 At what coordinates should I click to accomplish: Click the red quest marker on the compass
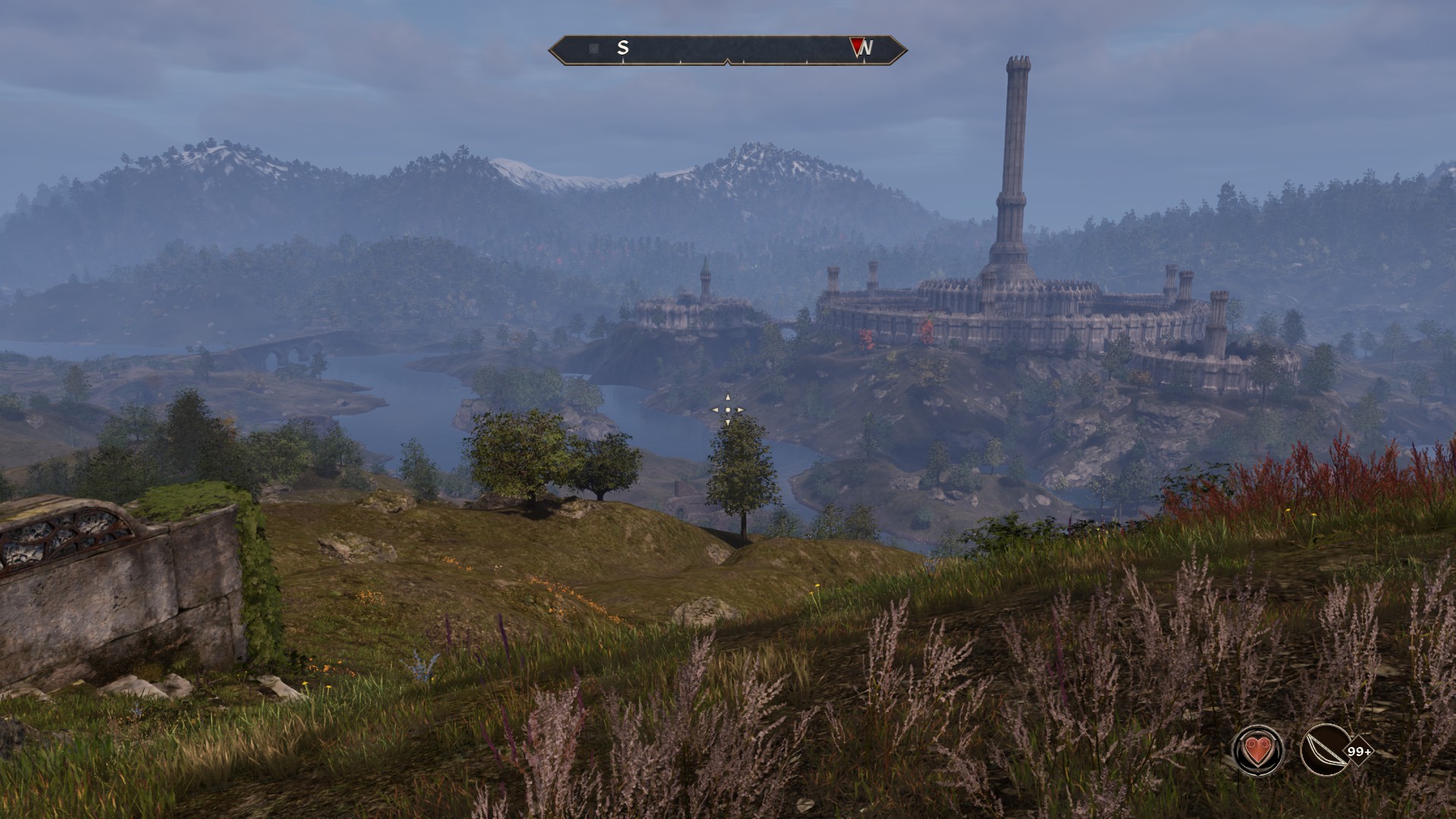click(857, 48)
